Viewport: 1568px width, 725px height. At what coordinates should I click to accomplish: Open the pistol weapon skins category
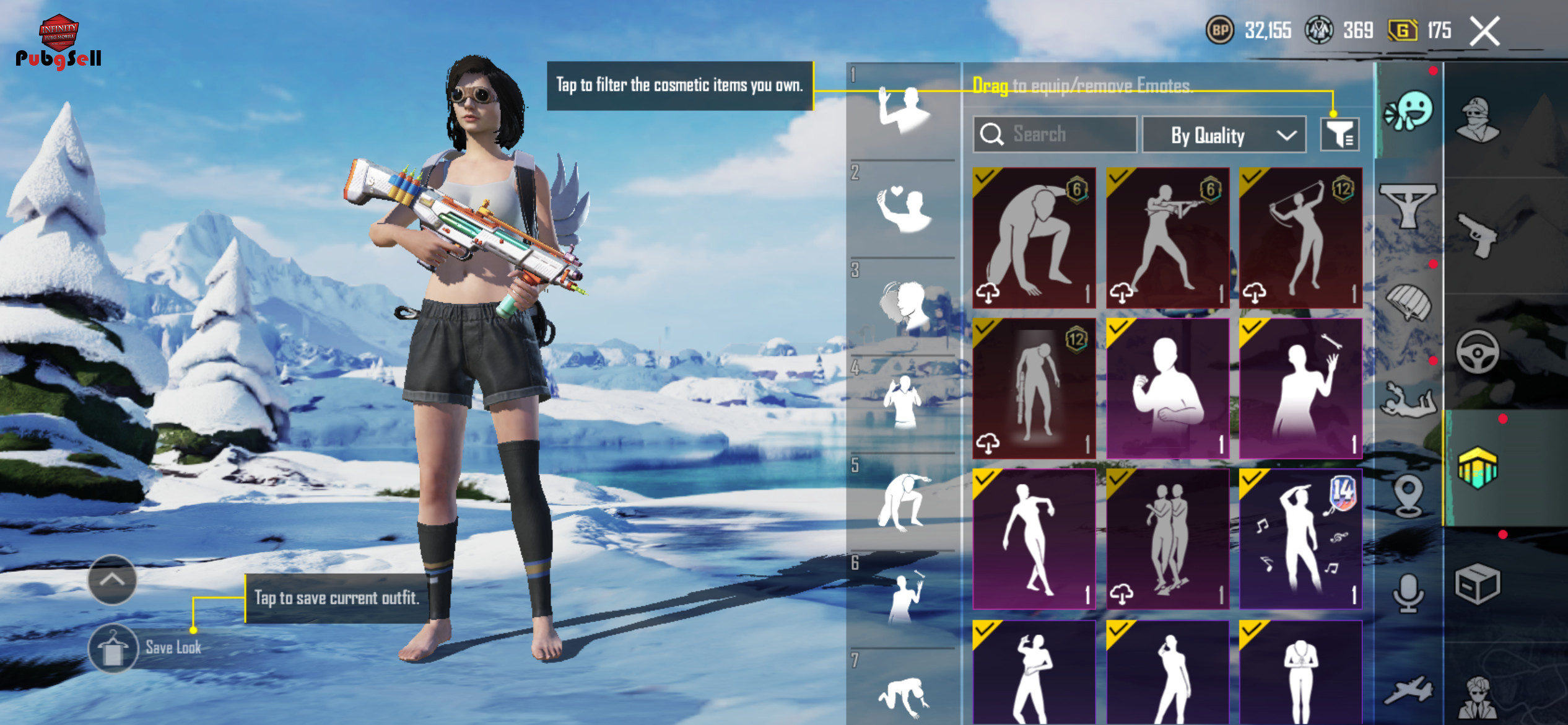(x=1478, y=234)
